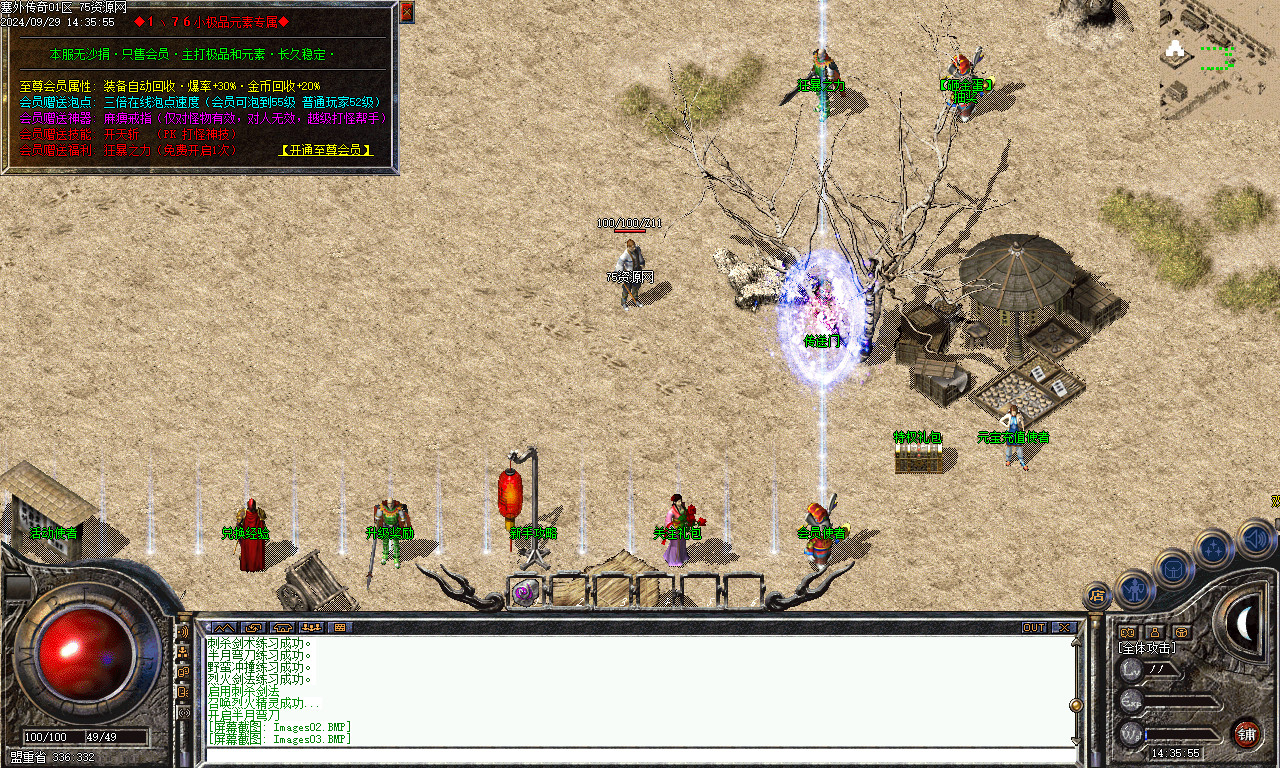
Task: Toggle the sound speaker button
Action: click(x=1255, y=540)
